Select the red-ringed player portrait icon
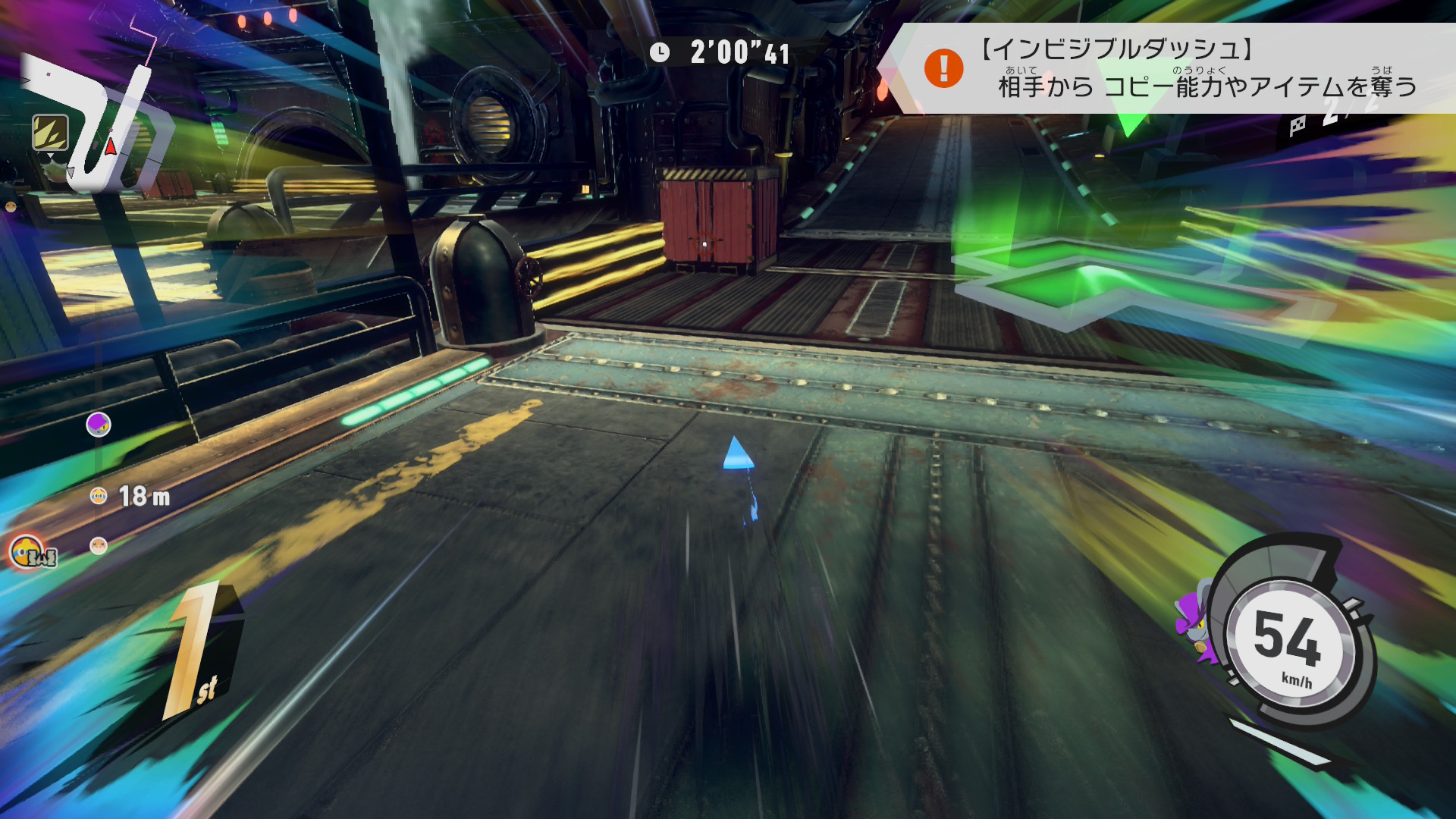The height and width of the screenshot is (819, 1456). (27, 551)
